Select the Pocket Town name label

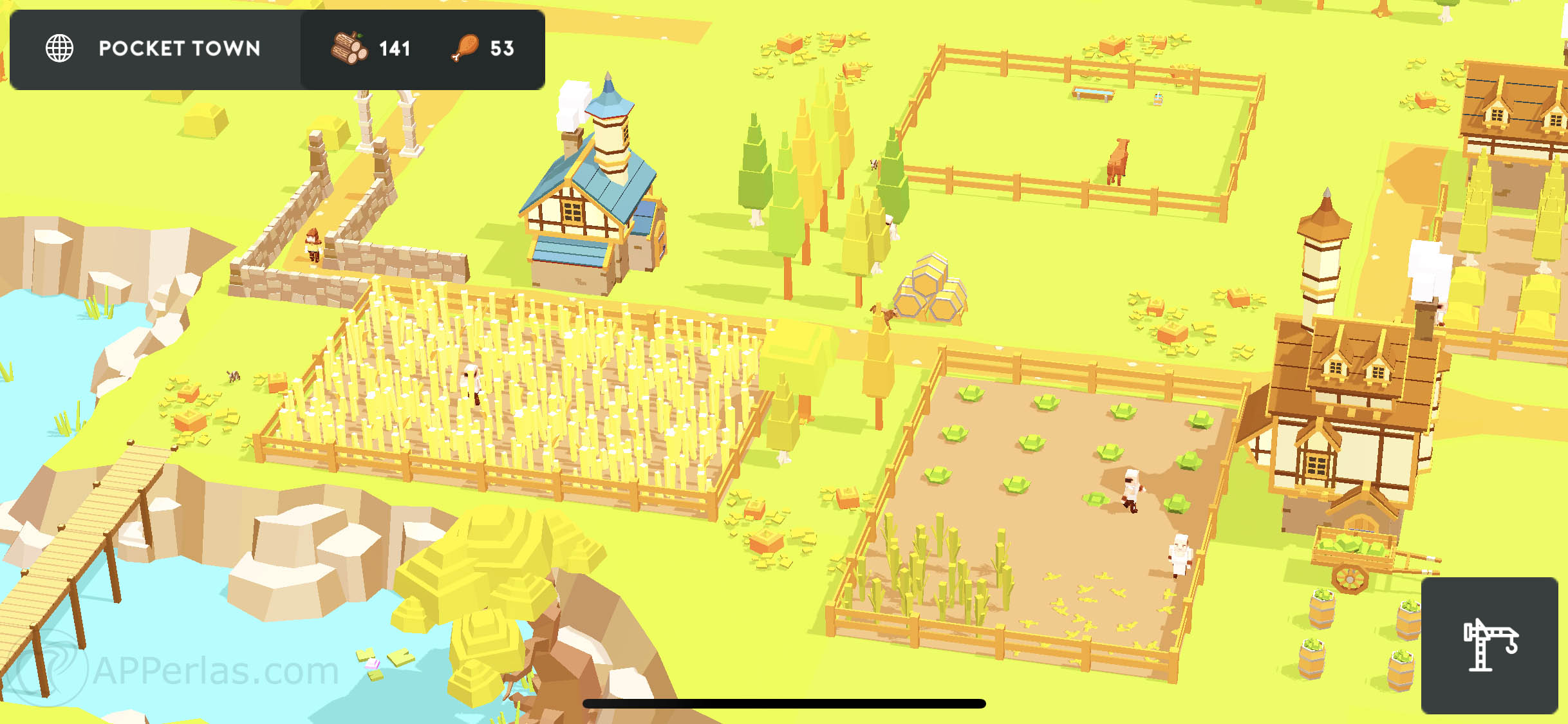[180, 49]
